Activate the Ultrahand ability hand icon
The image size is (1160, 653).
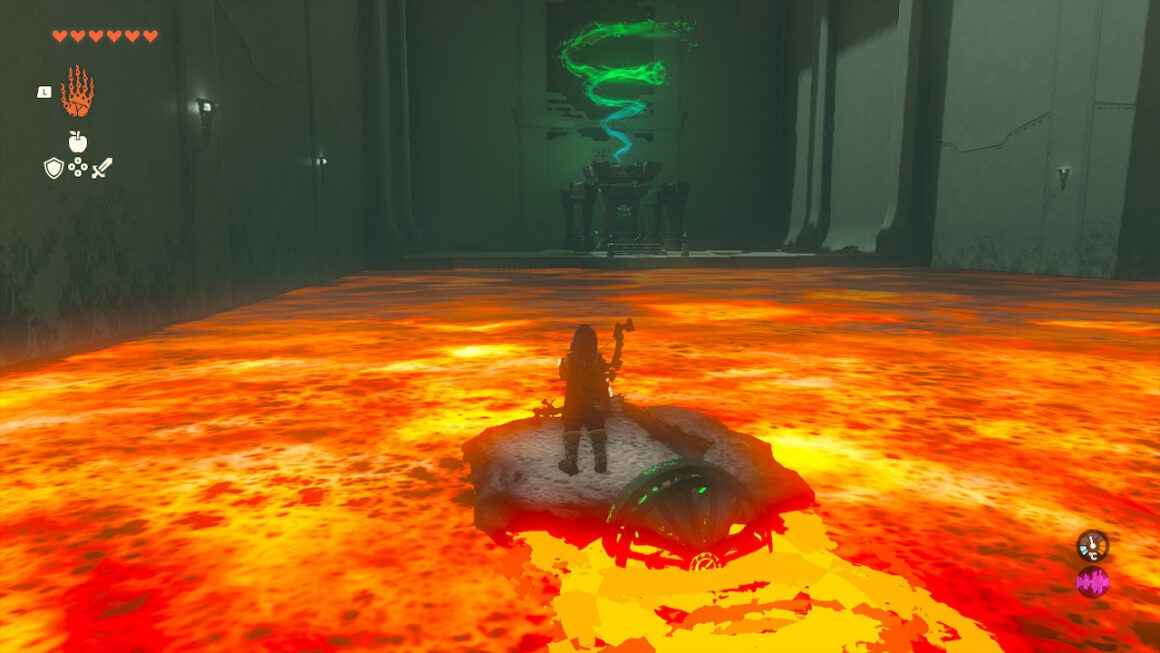coord(77,92)
